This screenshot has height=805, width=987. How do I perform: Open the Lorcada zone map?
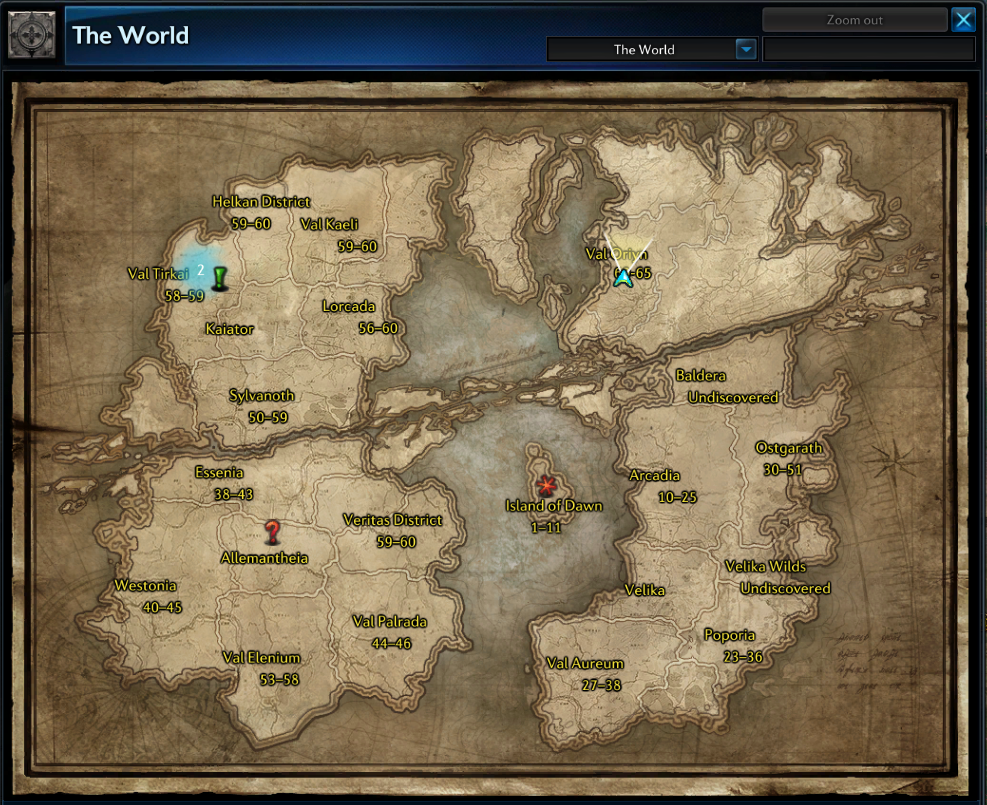(349, 306)
